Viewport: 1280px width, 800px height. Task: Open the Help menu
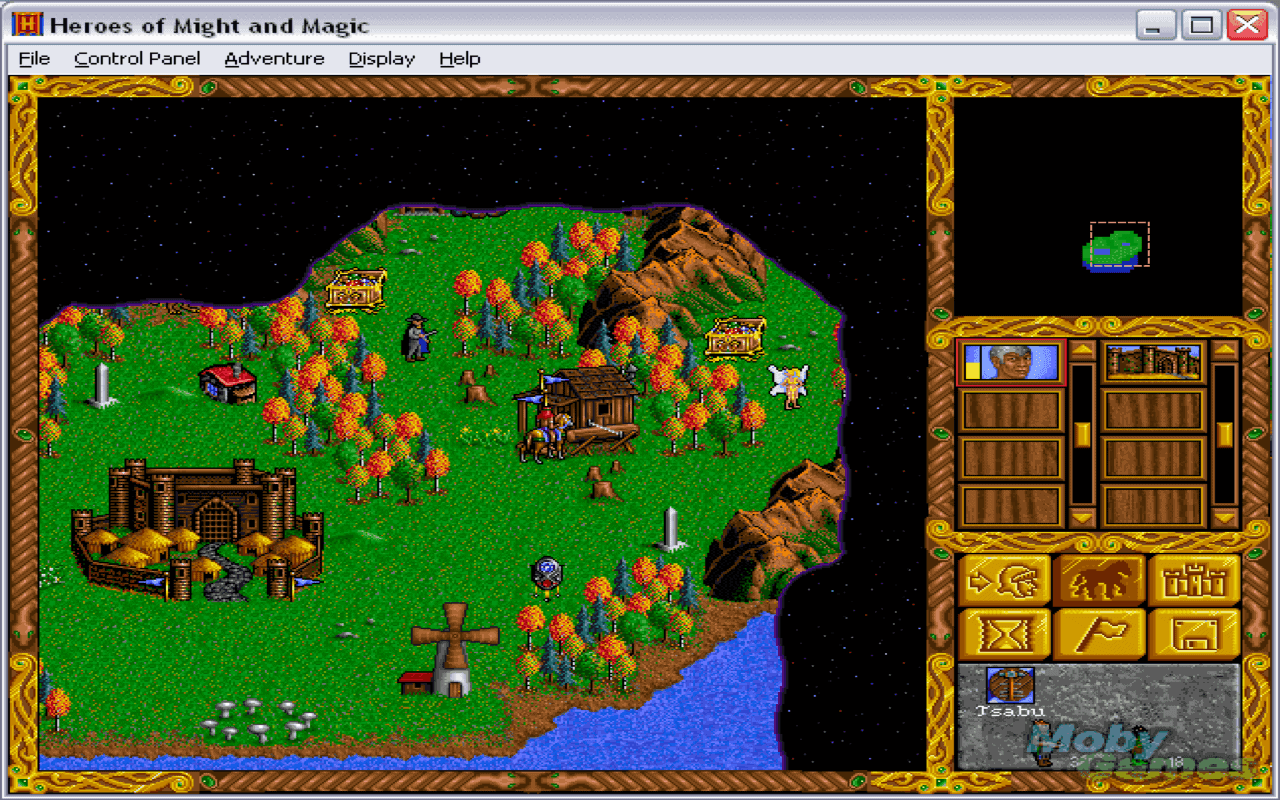(459, 58)
